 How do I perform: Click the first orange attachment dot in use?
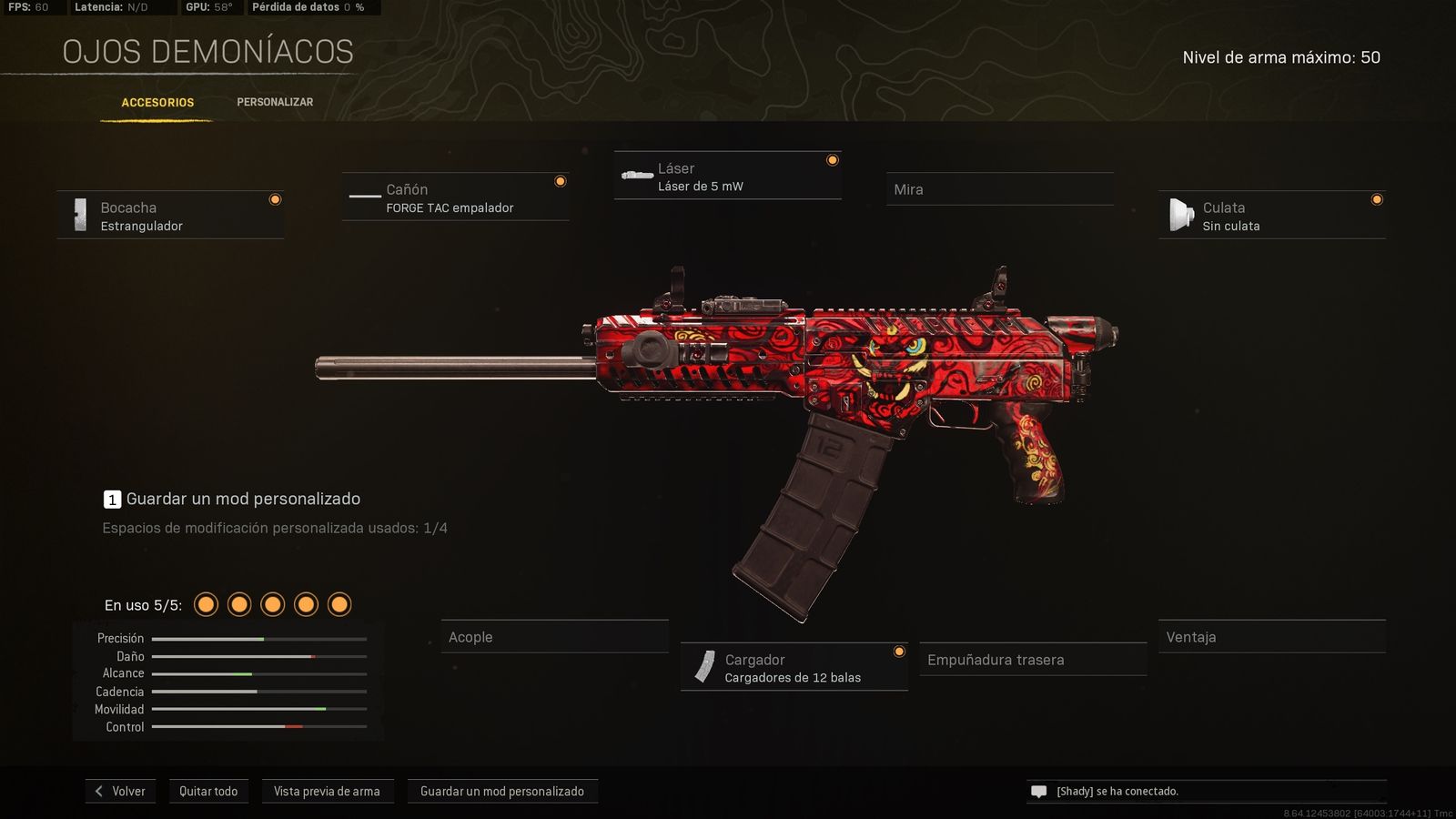206,603
